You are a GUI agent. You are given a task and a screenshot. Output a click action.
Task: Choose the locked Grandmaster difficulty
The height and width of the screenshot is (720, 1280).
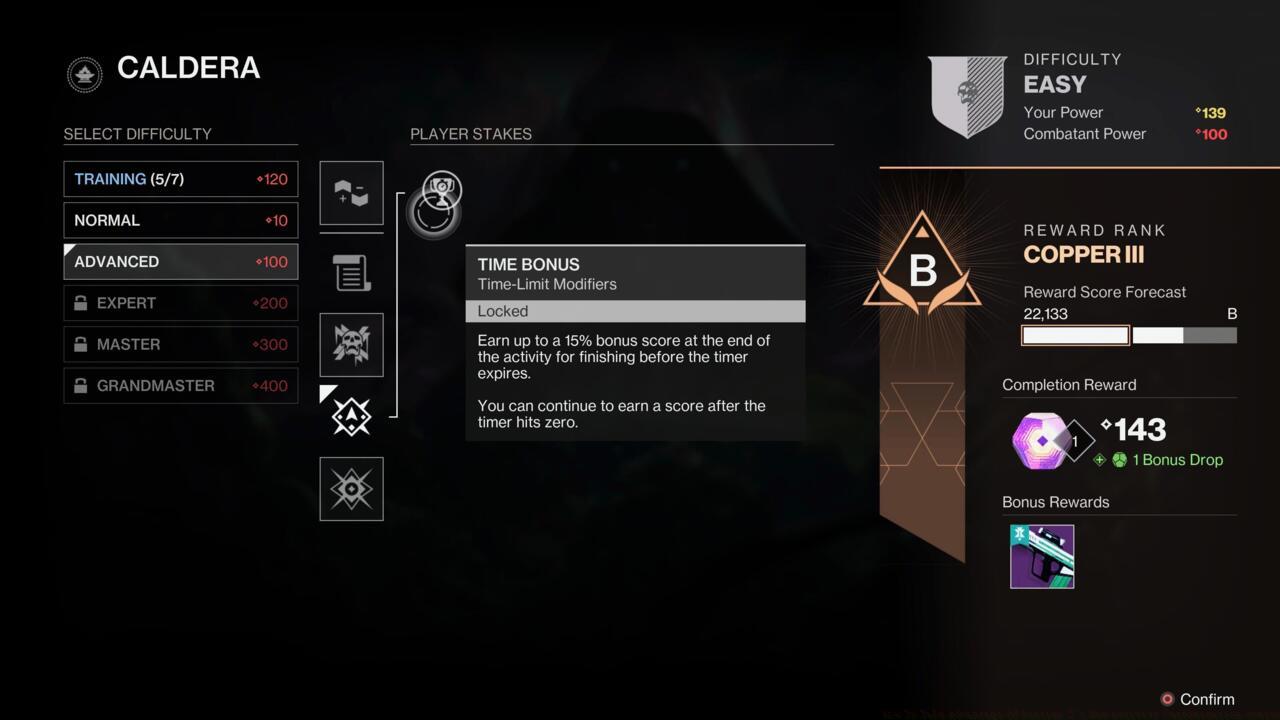pyautogui.click(x=180, y=385)
